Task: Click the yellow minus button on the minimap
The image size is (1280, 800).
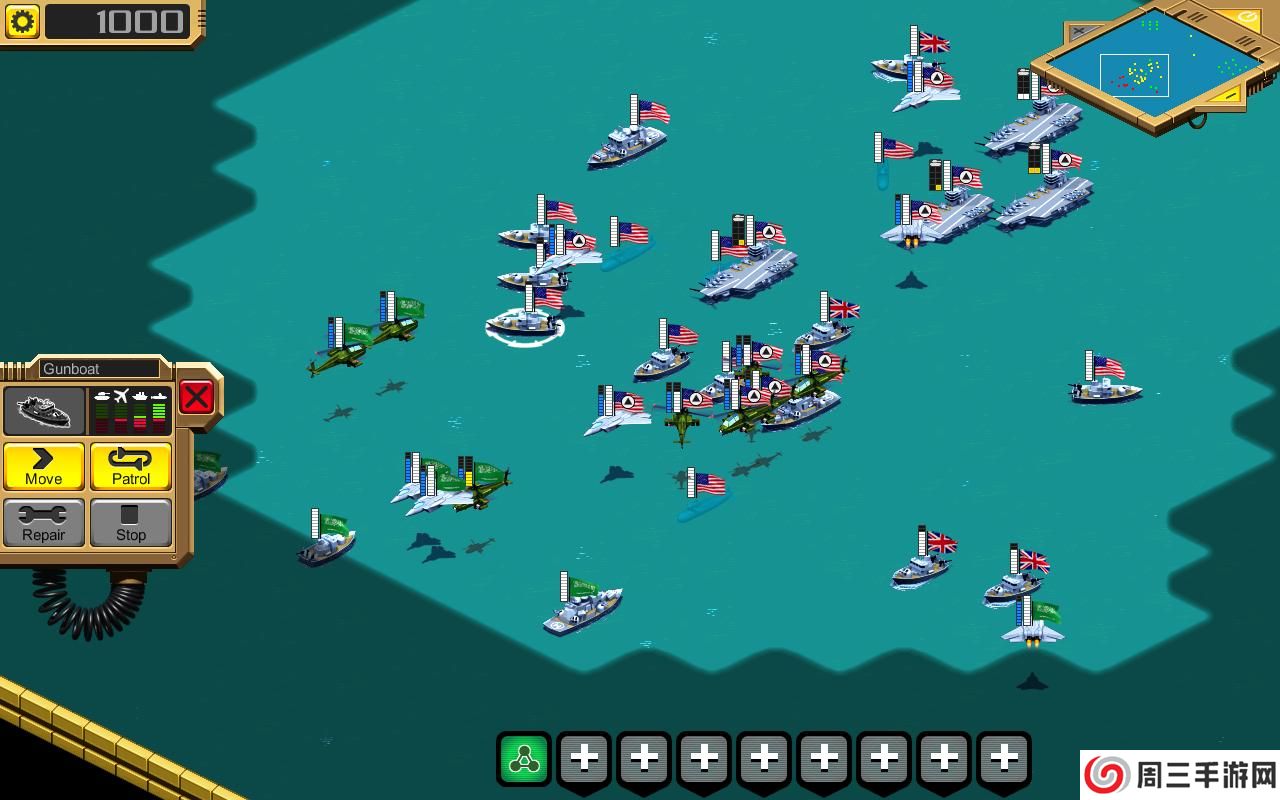Action: click(x=1228, y=95)
